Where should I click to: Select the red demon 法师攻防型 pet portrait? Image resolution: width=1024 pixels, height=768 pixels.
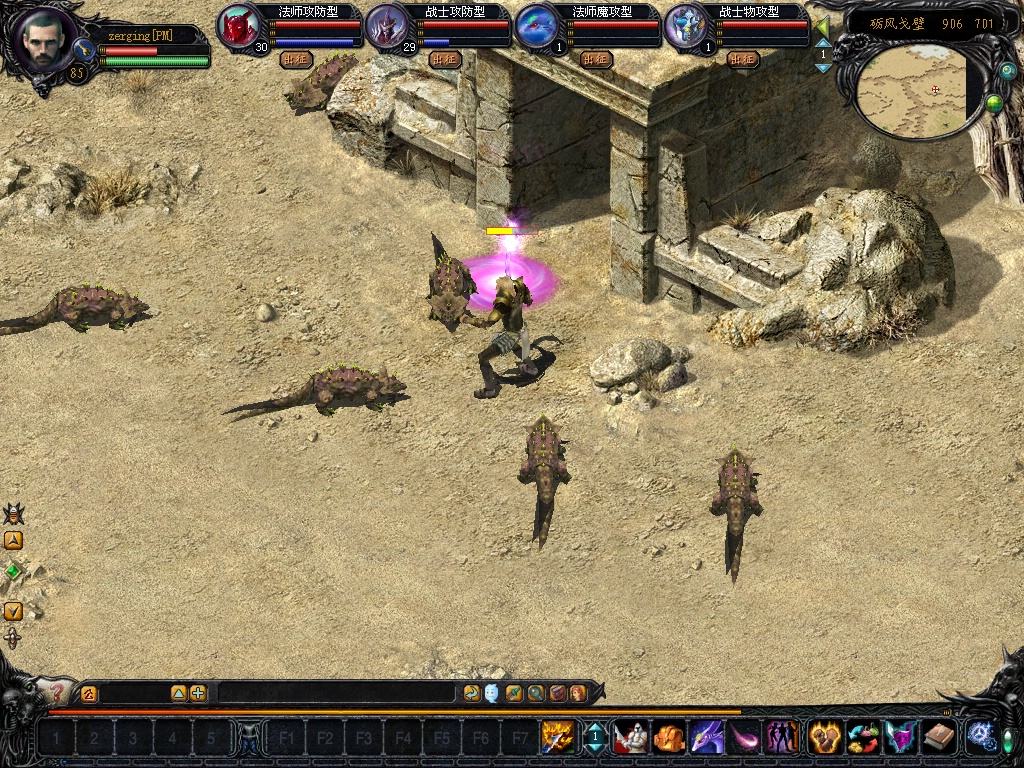click(x=238, y=26)
